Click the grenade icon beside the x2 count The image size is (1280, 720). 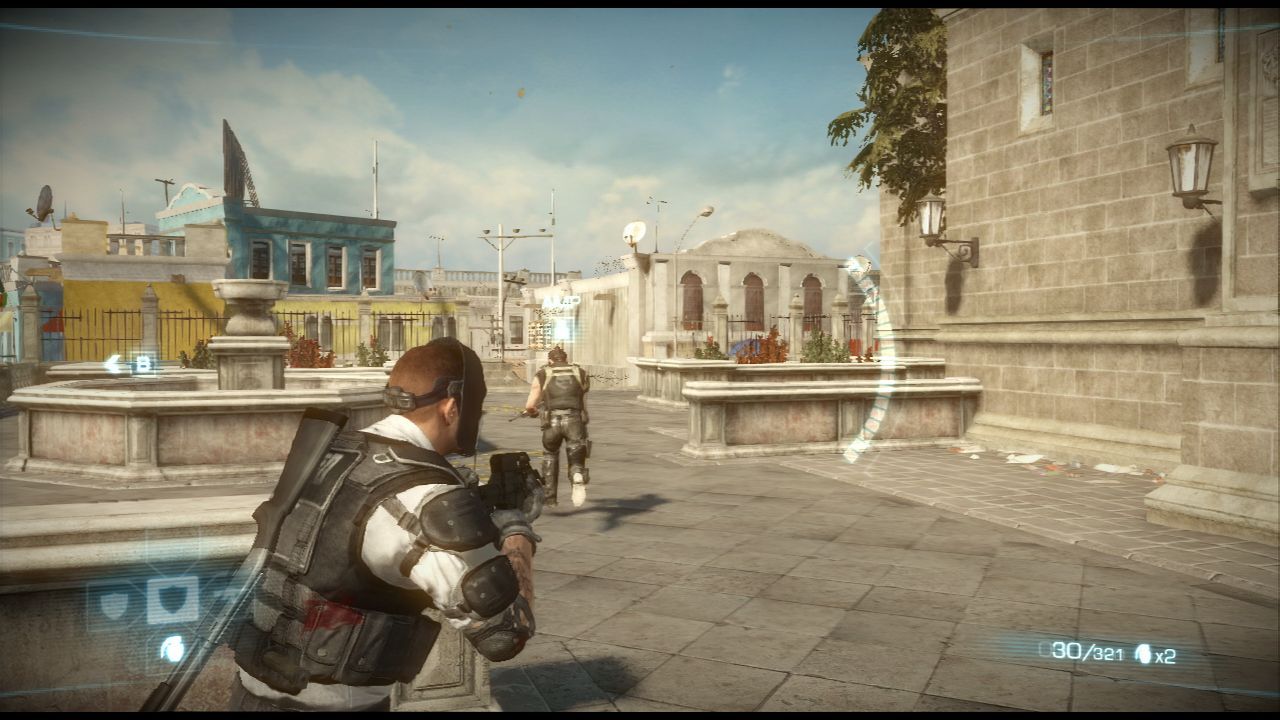(x=1142, y=655)
